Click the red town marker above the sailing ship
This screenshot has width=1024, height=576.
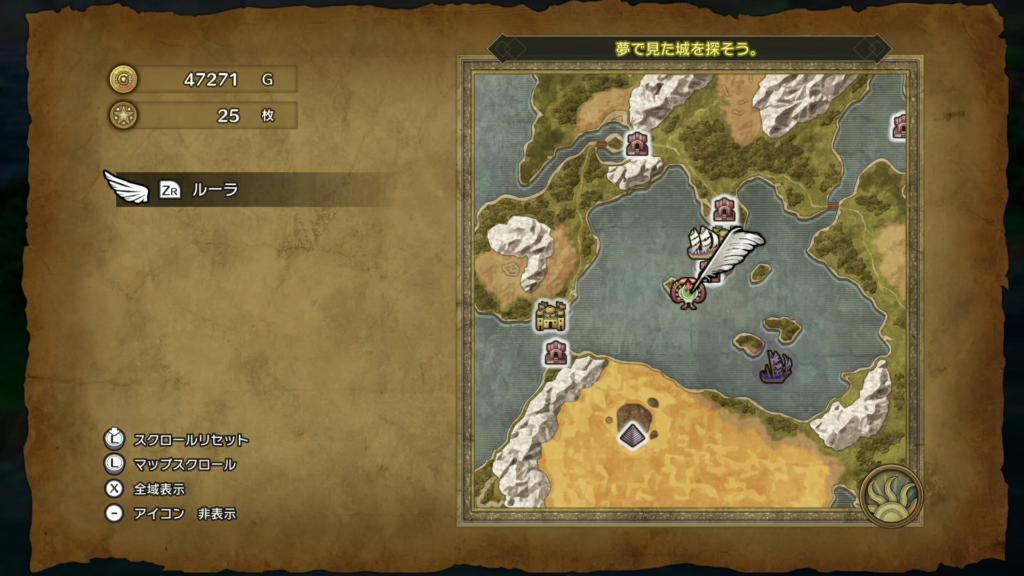(725, 209)
